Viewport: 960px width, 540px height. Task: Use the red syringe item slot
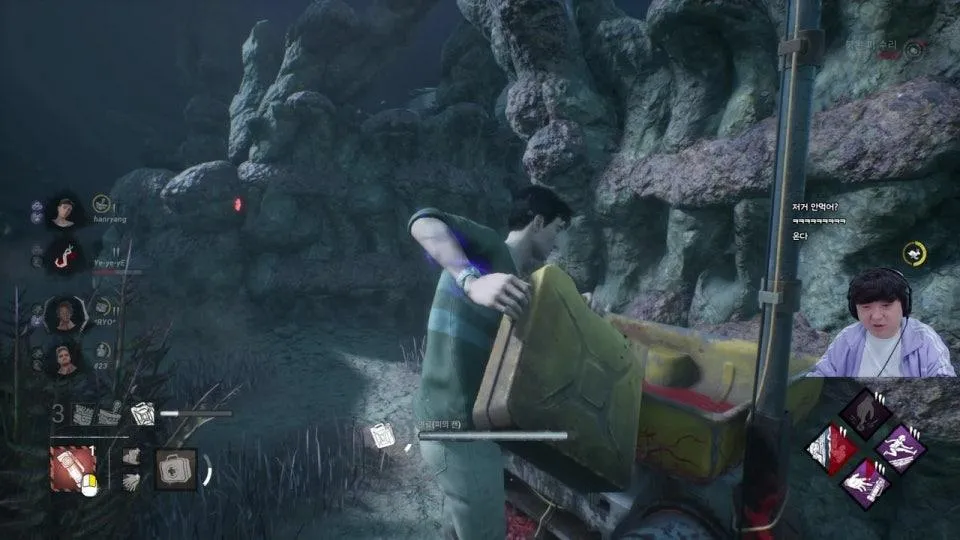coord(73,468)
